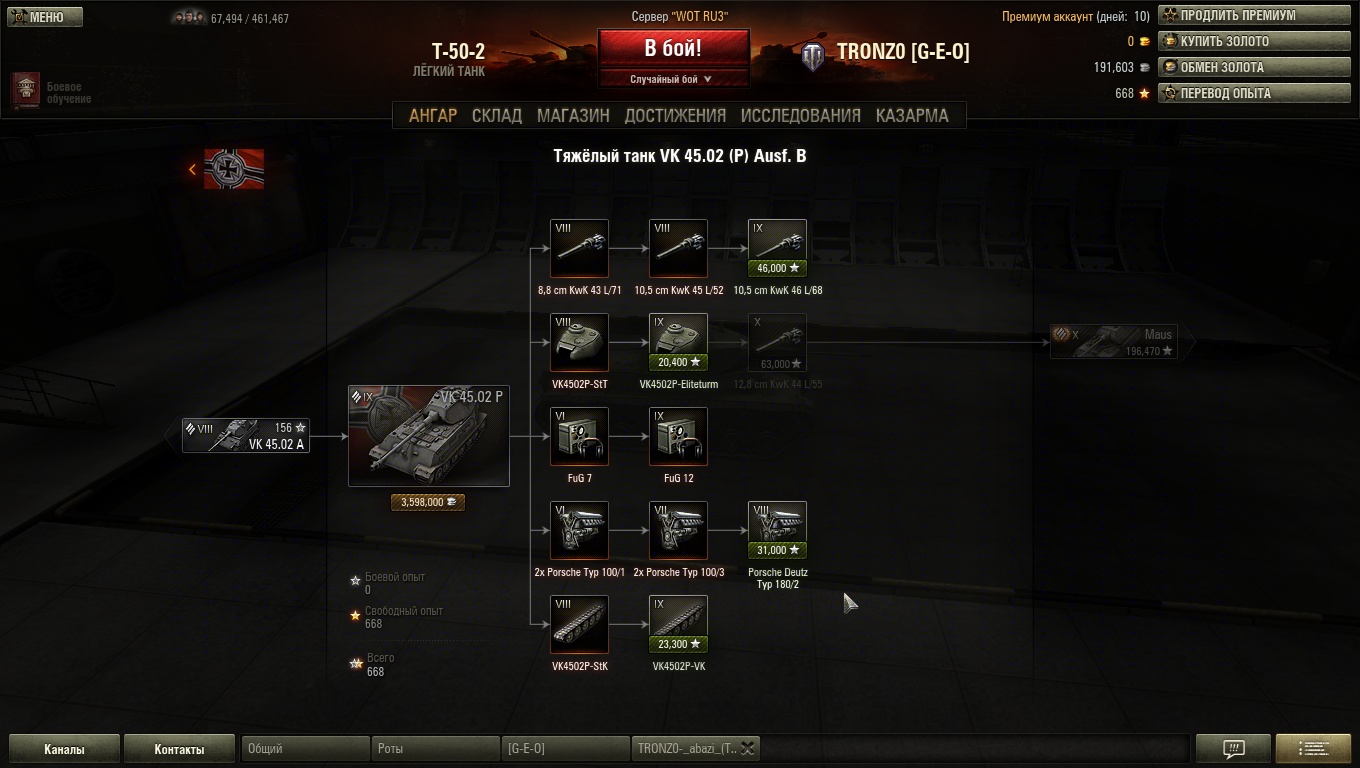Viewport: 1360px width, 768px height.
Task: Open the Каналы chat channels
Action: coord(64,749)
